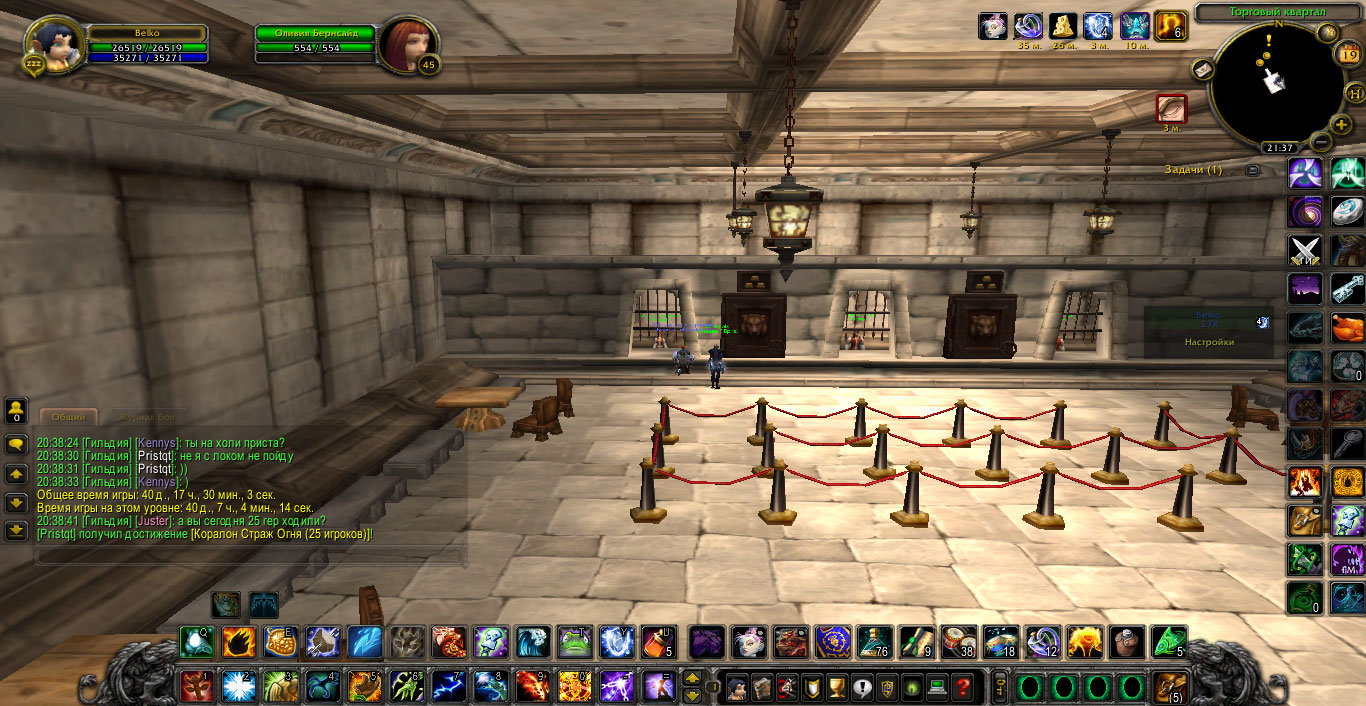The width and height of the screenshot is (1366, 706).
Task: Zoom in the minimap with the plus button
Action: point(1341,125)
